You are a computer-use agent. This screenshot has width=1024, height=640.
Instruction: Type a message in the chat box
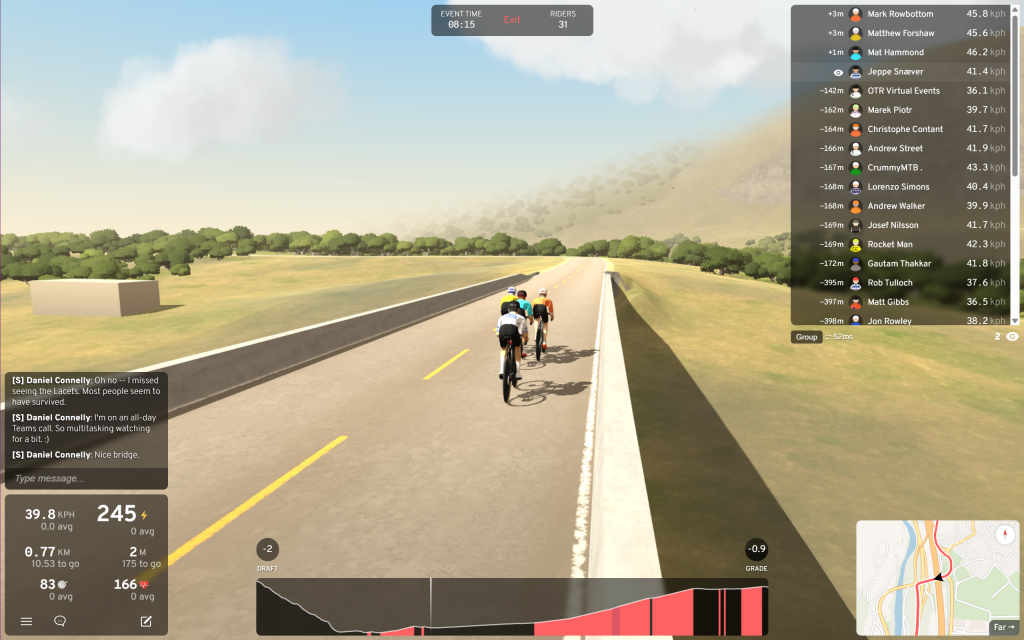pos(85,478)
